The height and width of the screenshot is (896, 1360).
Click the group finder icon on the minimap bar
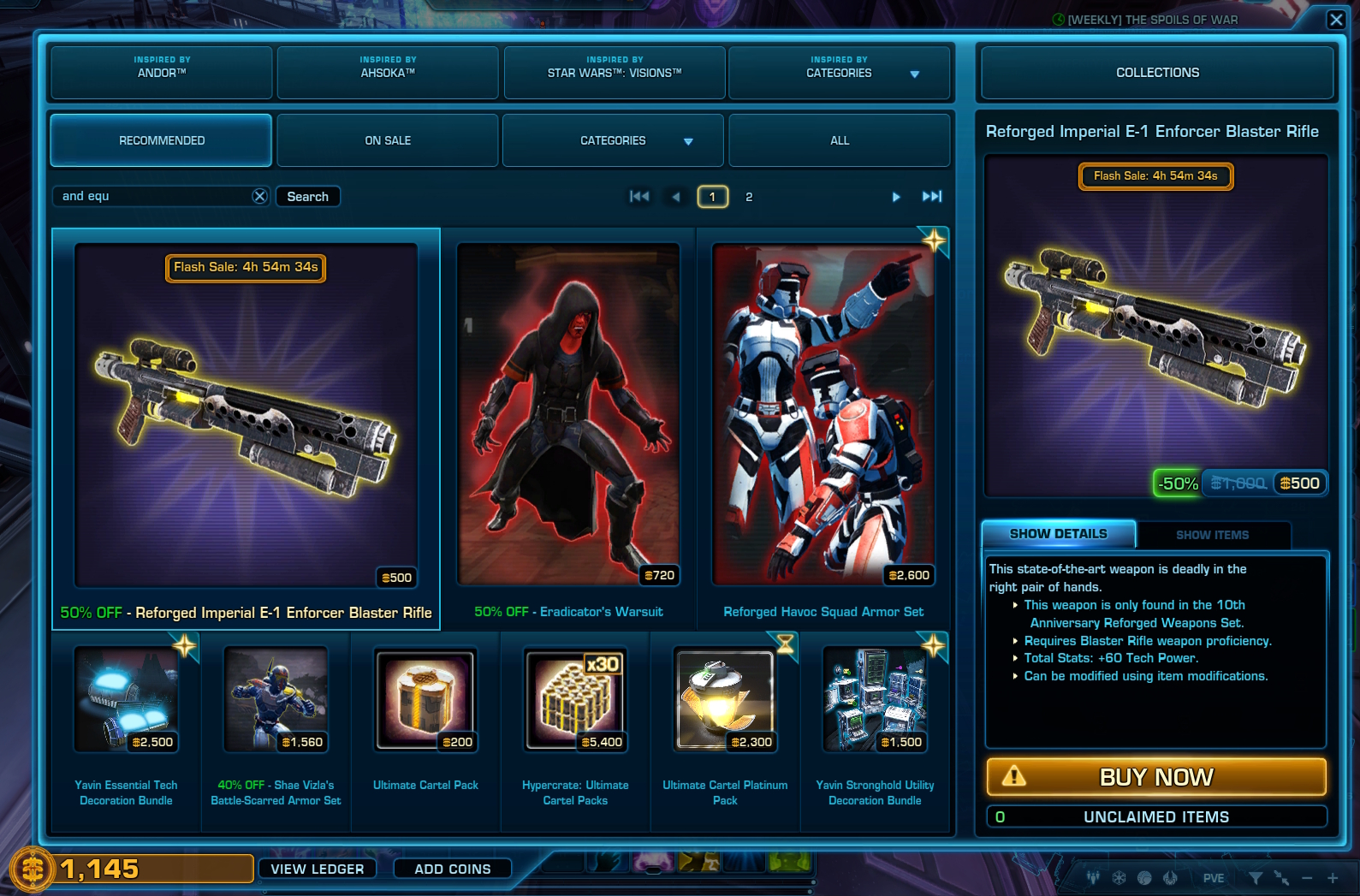pyautogui.click(x=1093, y=877)
